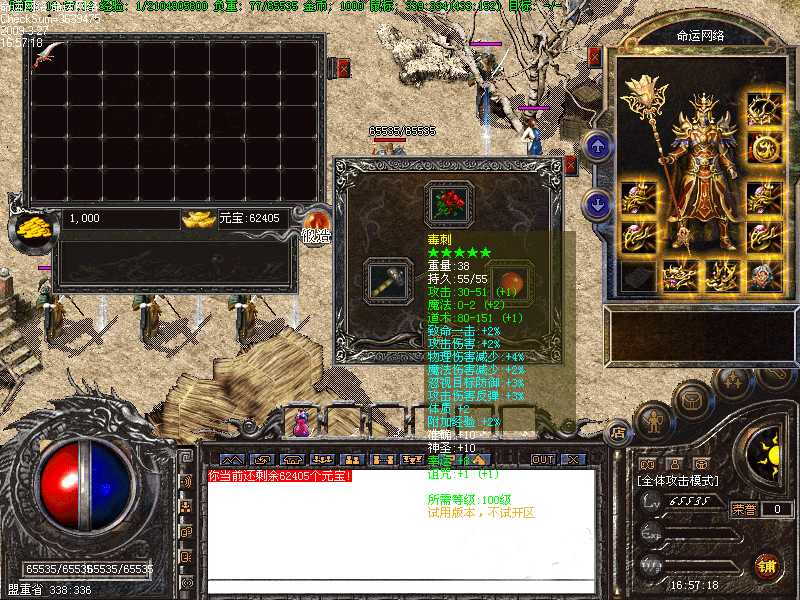Click the X button above the chat
The height and width of the screenshot is (600, 800).
coord(573,459)
